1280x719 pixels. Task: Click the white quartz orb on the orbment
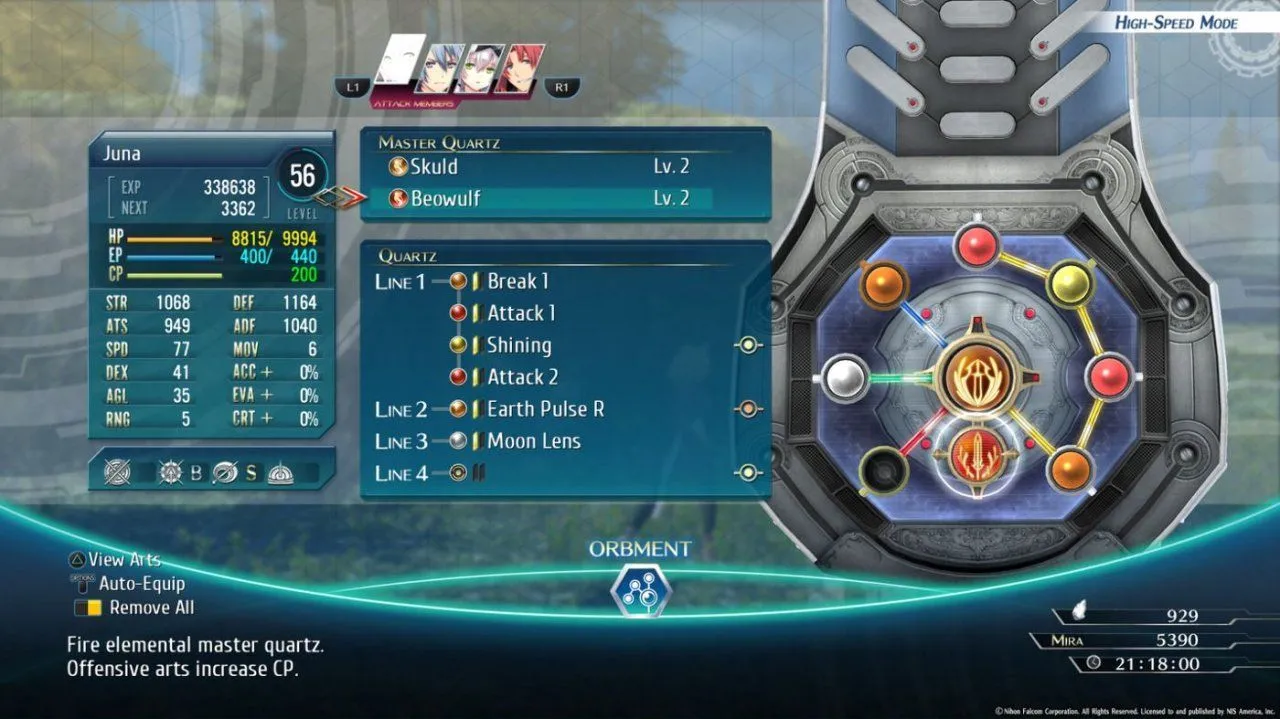tap(846, 379)
